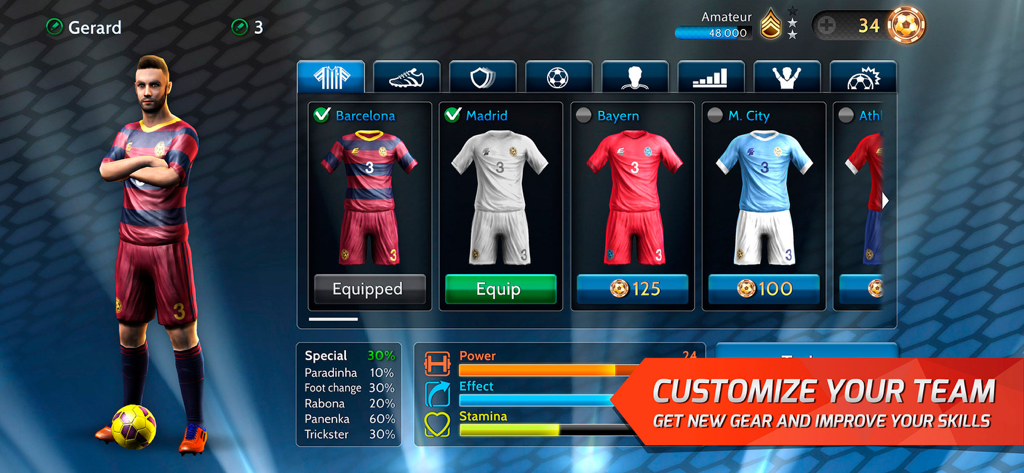This screenshot has height=473, width=1024.
Task: Switch to the jersey kits tab
Action: click(x=331, y=78)
